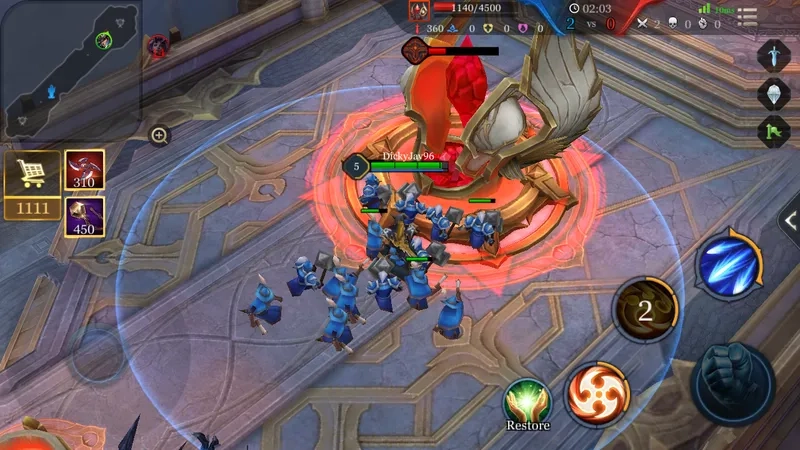Tap the skill on 2-second cooldown
The height and width of the screenshot is (450, 800).
point(645,310)
